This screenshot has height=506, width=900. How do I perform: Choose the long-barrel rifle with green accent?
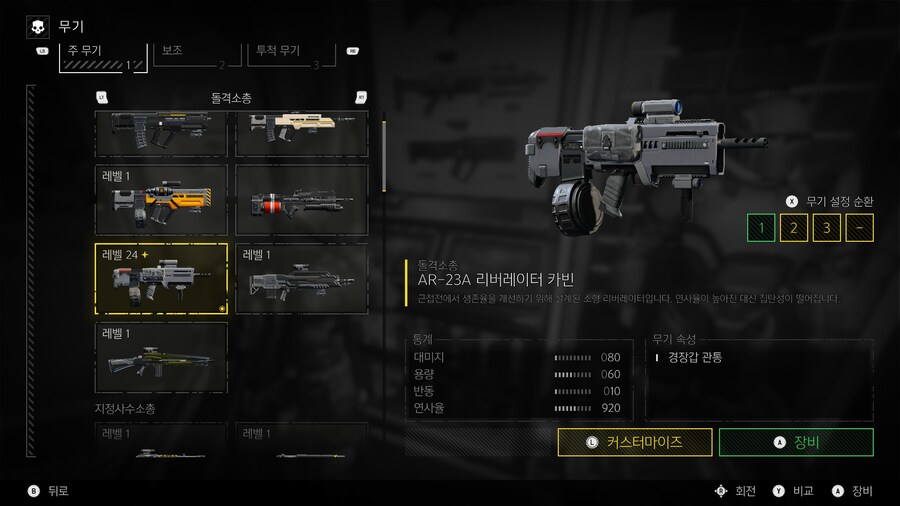click(161, 357)
